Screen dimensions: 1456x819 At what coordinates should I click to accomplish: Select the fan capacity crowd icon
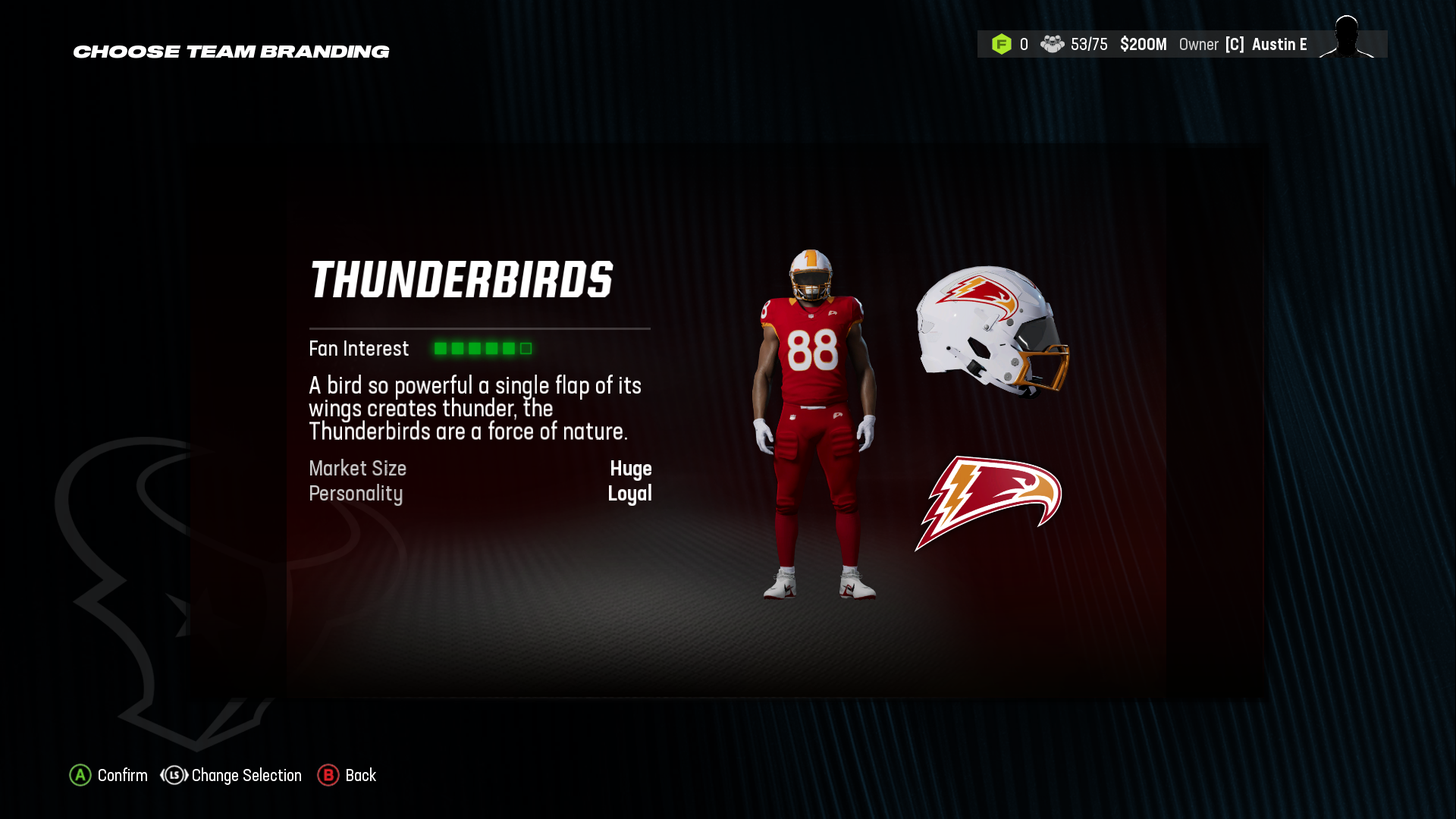coord(1053,44)
